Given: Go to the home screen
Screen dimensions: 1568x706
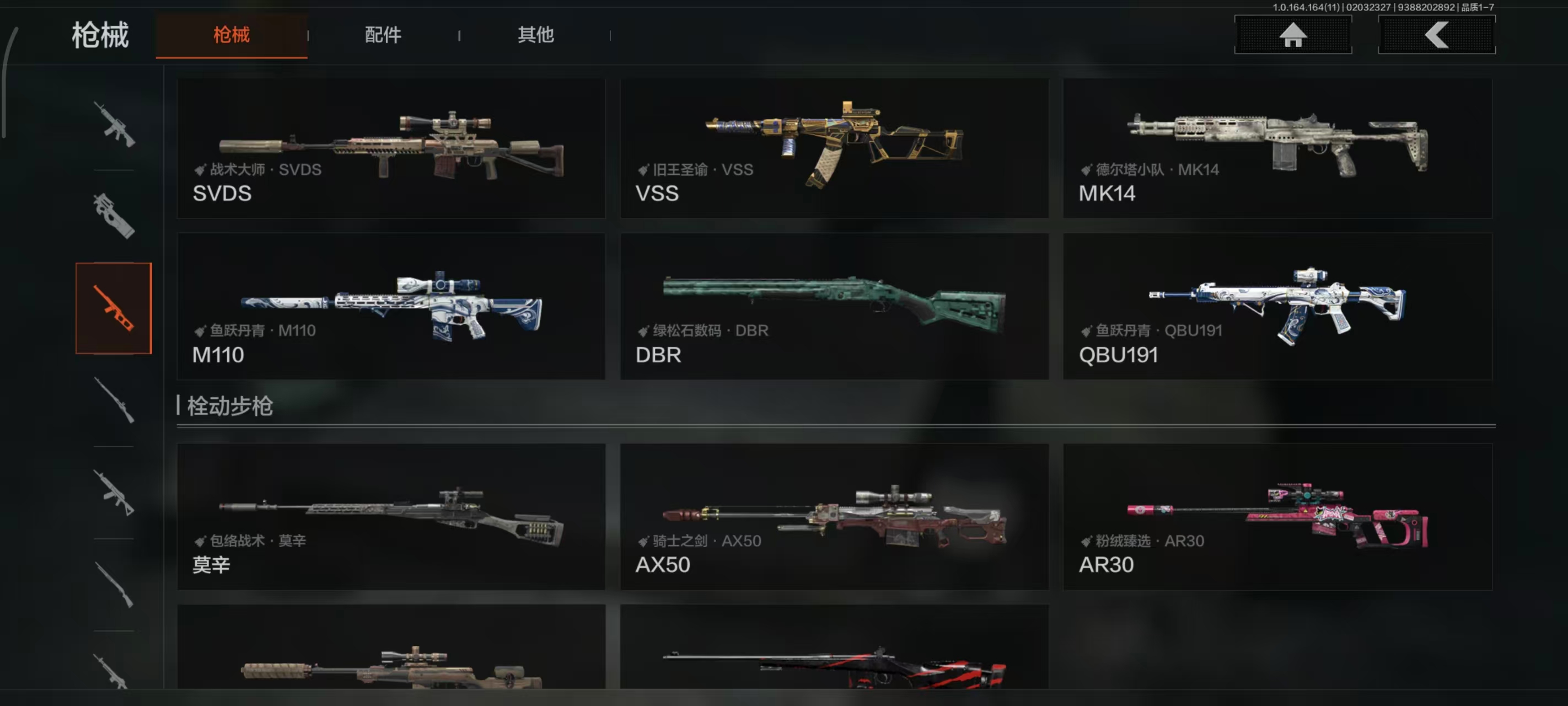Looking at the screenshot, I should (1292, 35).
